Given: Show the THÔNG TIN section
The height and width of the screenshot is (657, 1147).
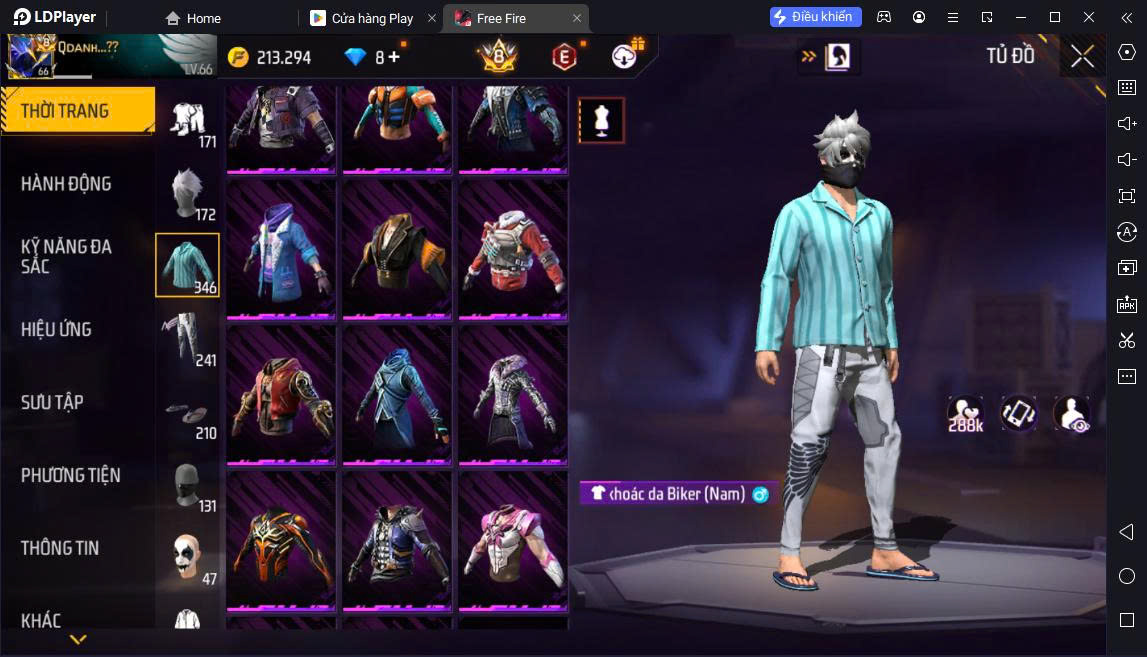Looking at the screenshot, I should [60, 548].
